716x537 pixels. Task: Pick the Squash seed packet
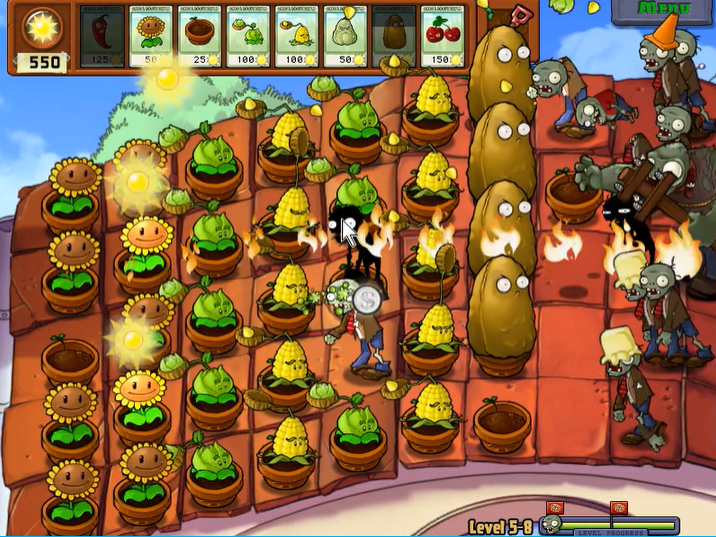(x=347, y=37)
